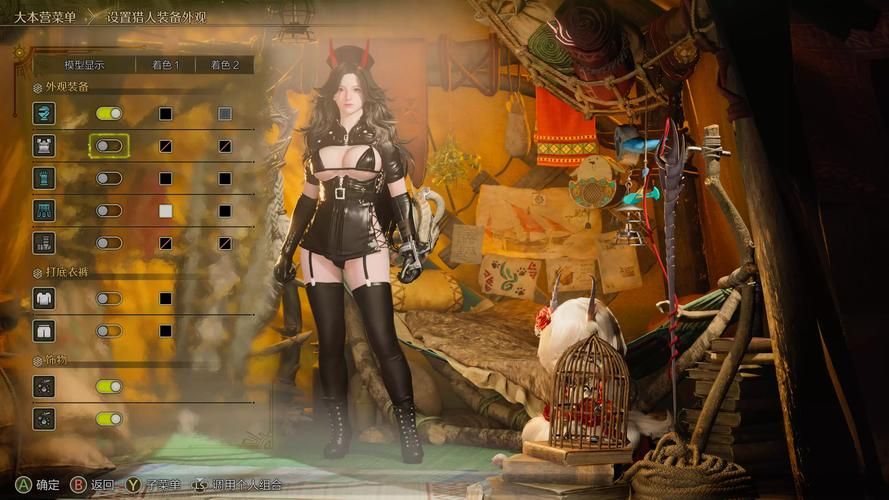
Task: Open leg armor color 1 swatch
Action: click(x=165, y=242)
